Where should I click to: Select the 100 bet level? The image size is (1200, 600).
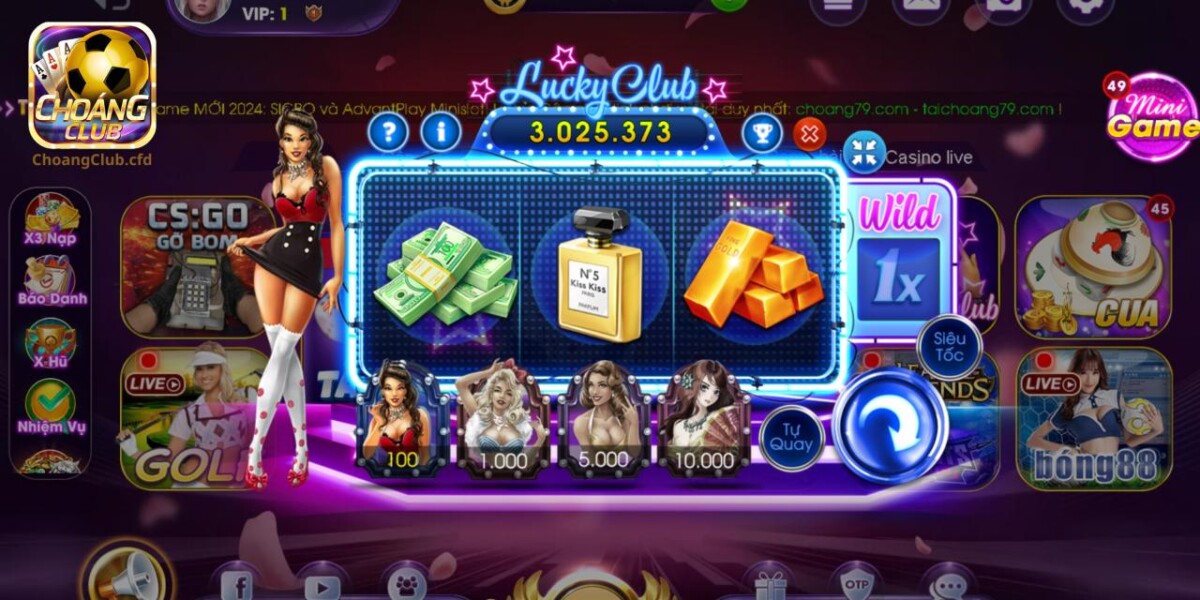point(402,418)
